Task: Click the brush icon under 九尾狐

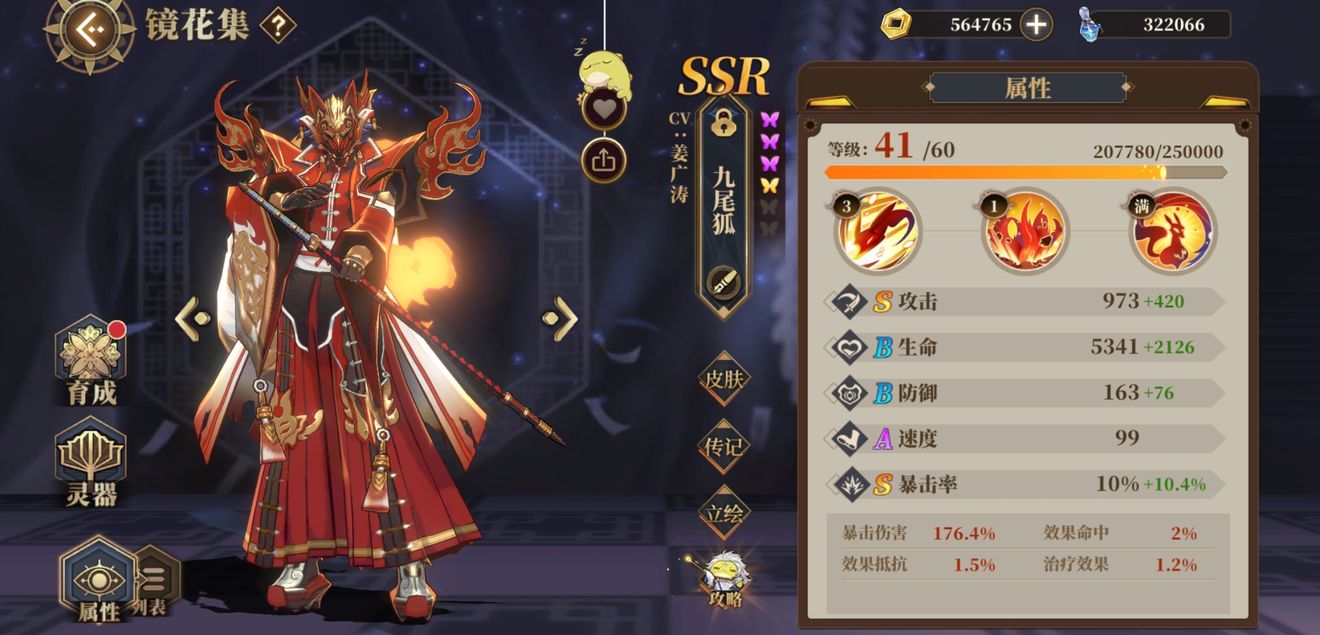Action: [x=722, y=283]
